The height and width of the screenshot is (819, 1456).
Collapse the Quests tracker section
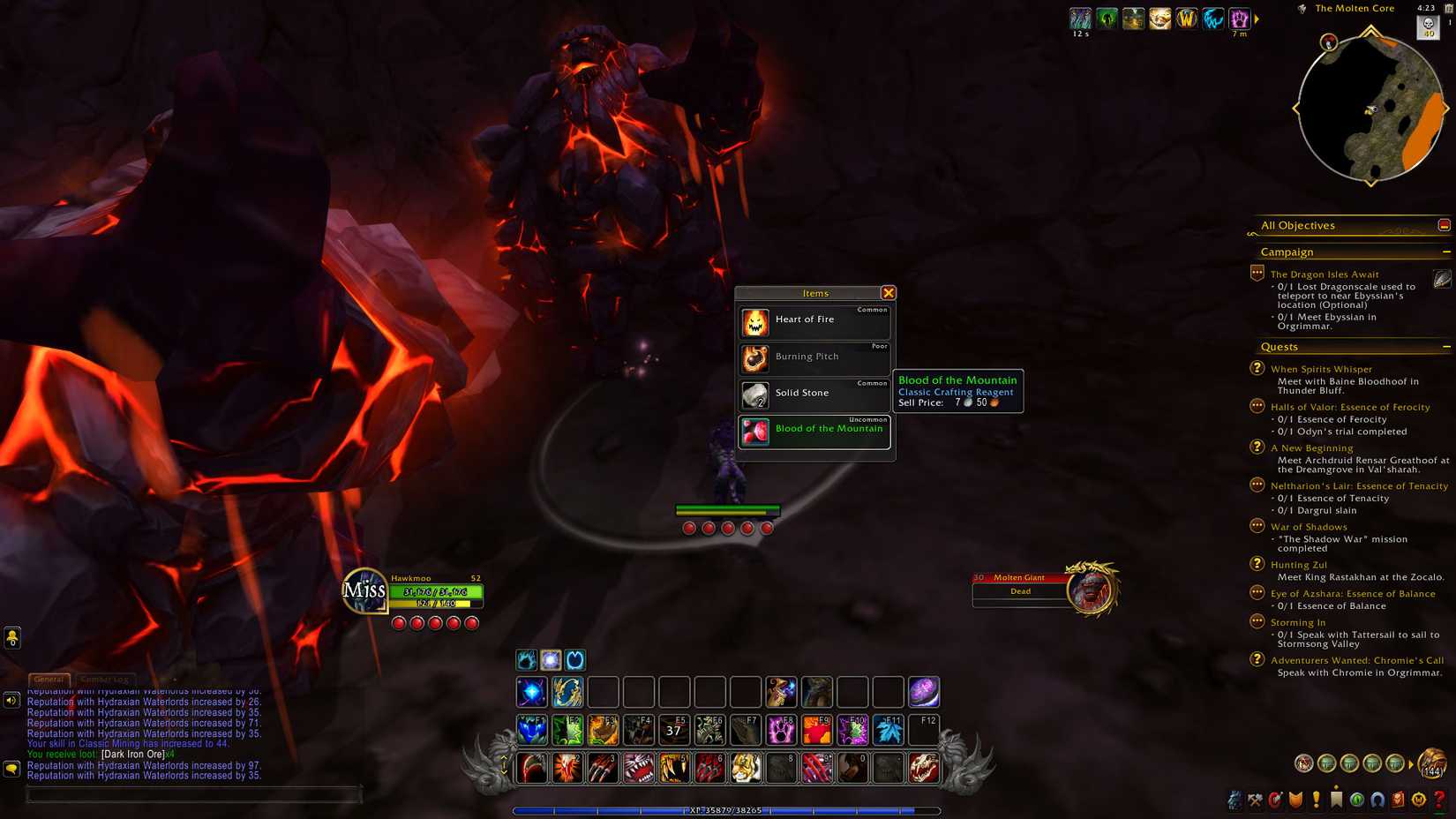coord(1447,347)
